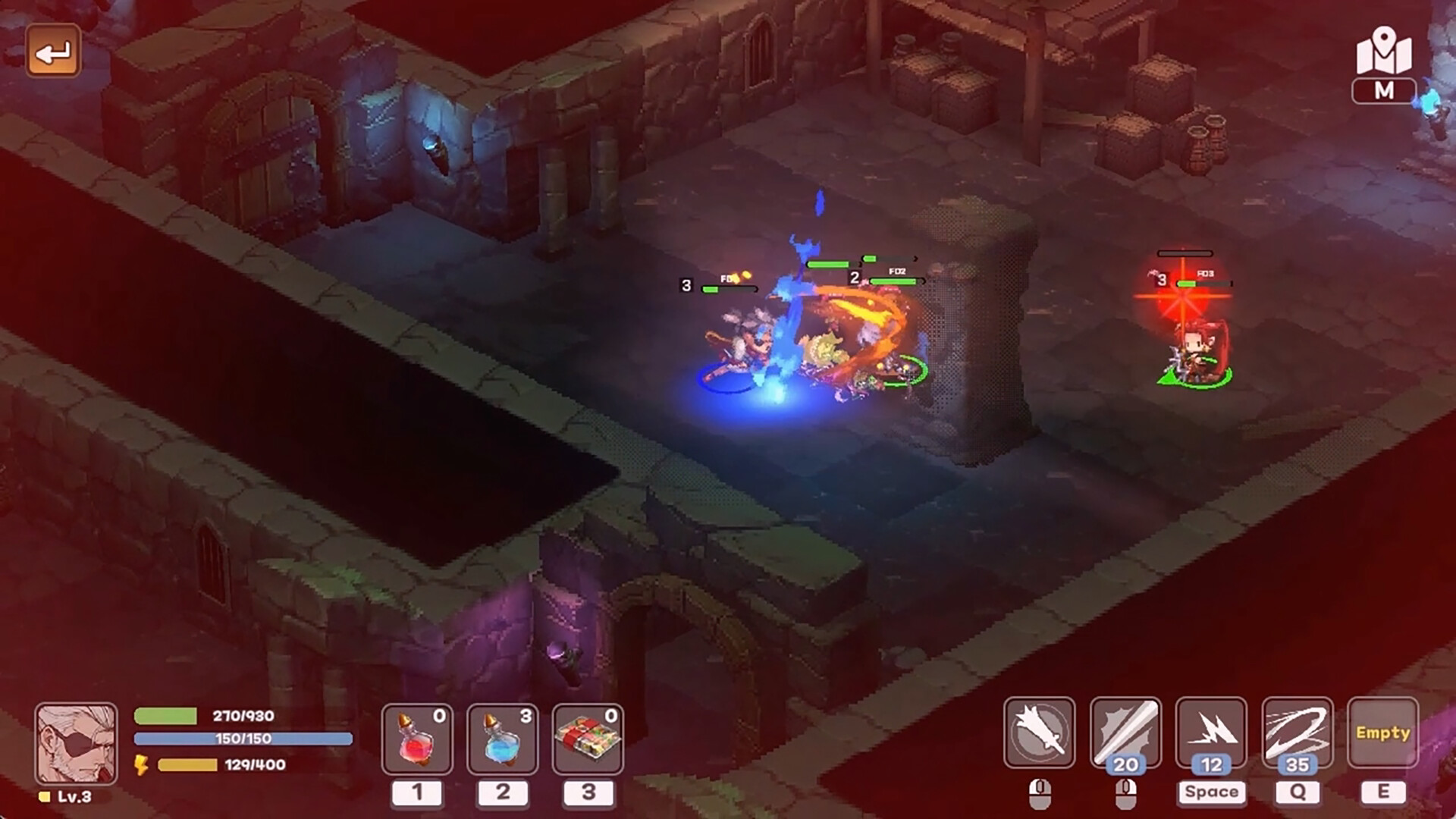1456x819 pixels.
Task: Click the Empty skill slot bound to E
Action: click(1382, 733)
